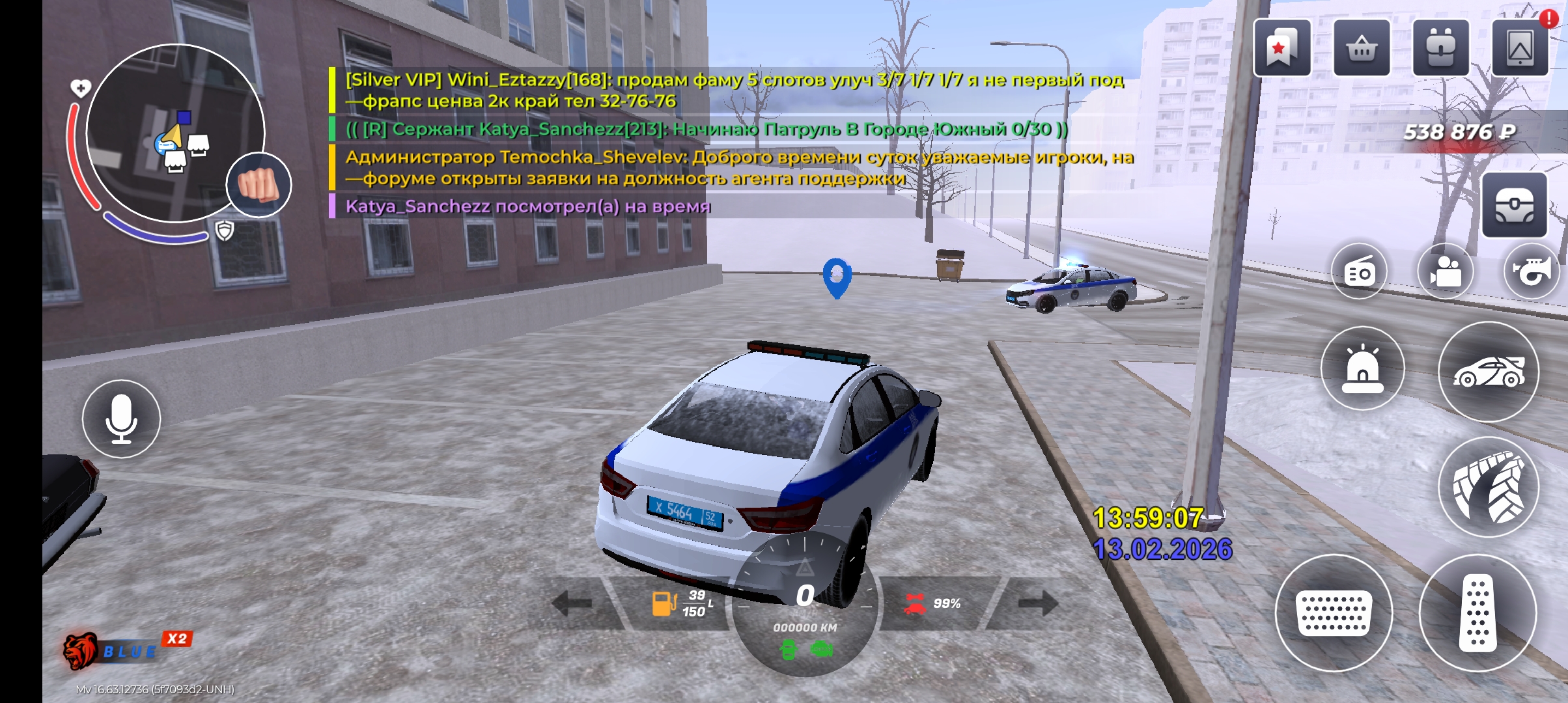This screenshot has height=703, width=1568.
Task: Open the chat message log
Action: coord(729,143)
